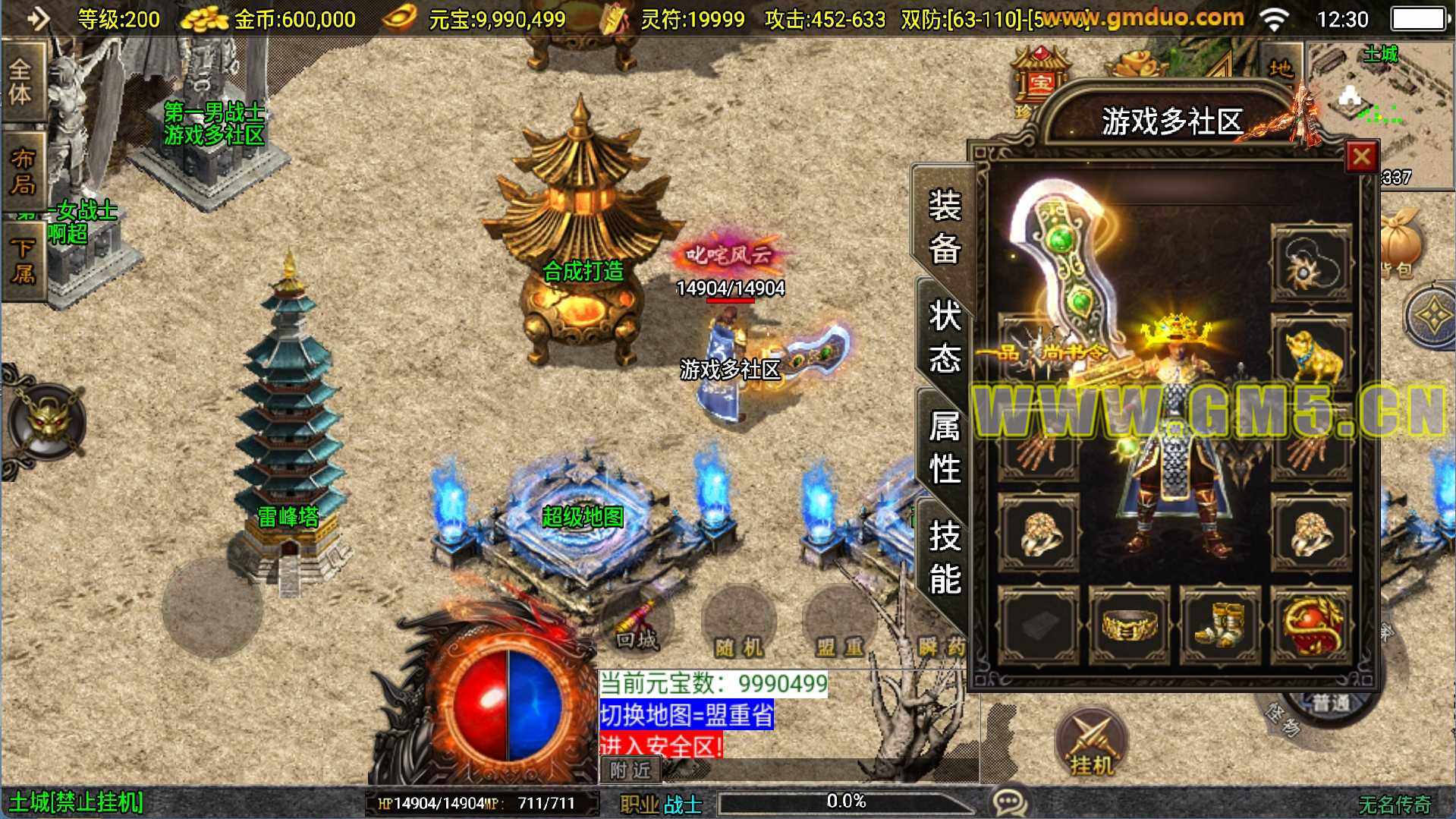The image size is (1456, 819).
Task: Open the 布局 layout button
Action: 21,172
